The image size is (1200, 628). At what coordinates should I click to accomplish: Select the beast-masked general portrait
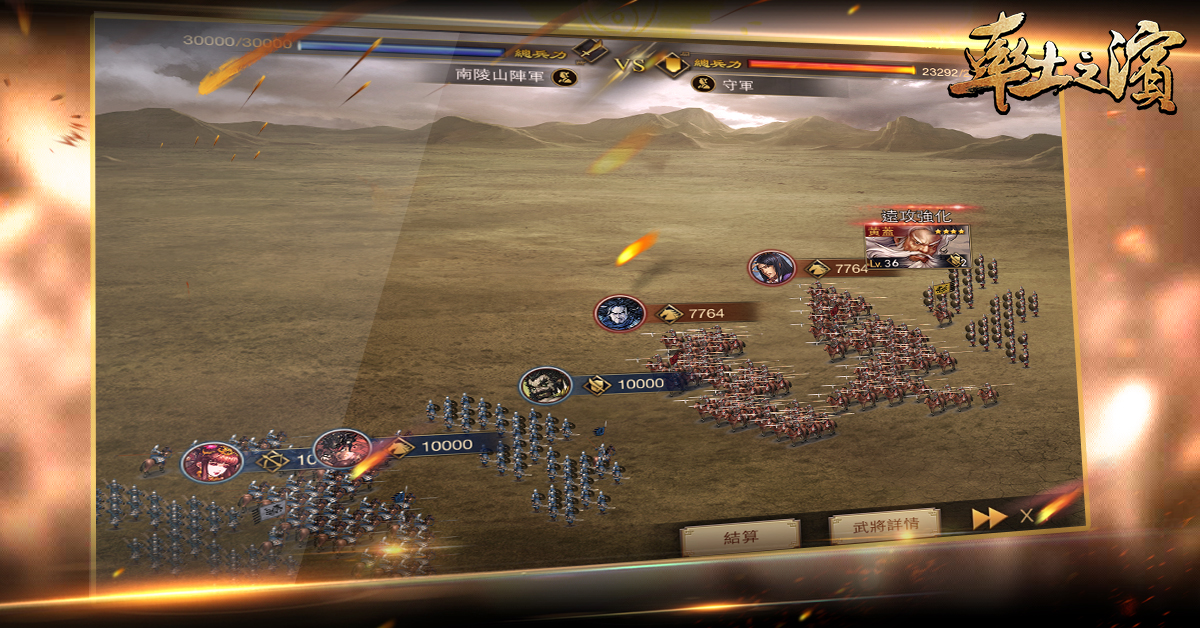545,385
